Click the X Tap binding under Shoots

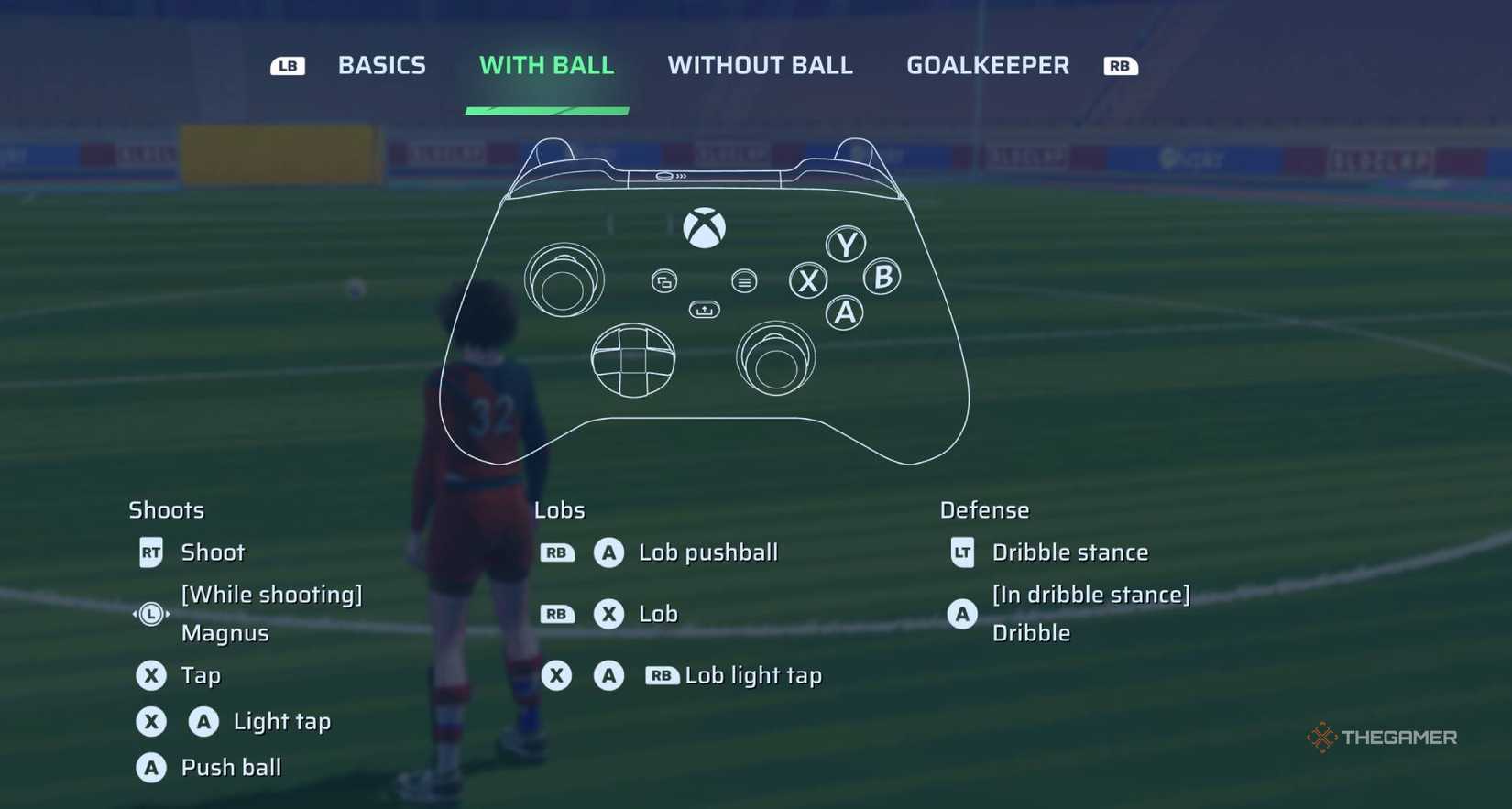[151, 675]
